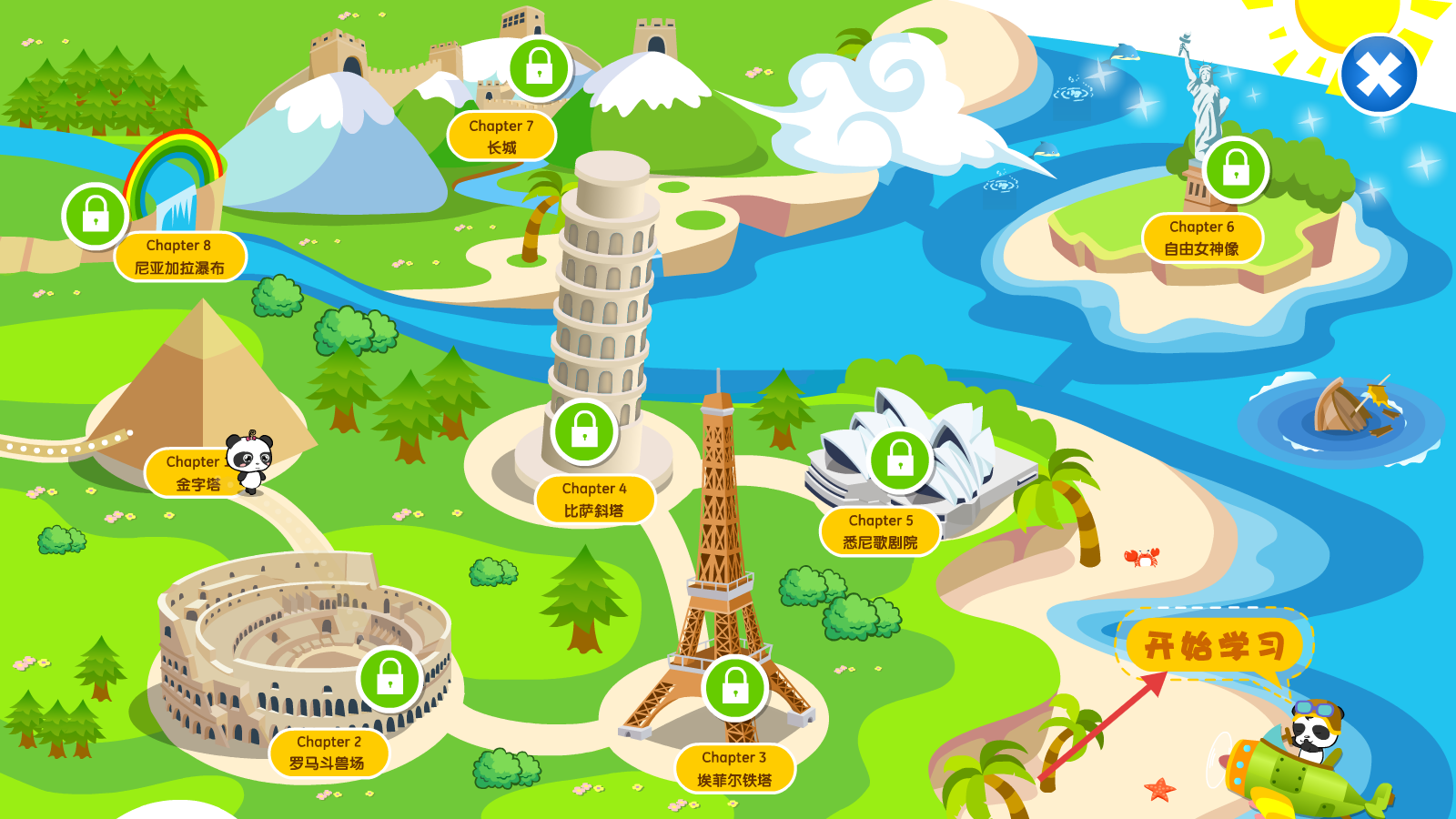Select Chapter 4 比萨斜塔 label
Viewport: 1456px width, 819px height.
point(594,500)
